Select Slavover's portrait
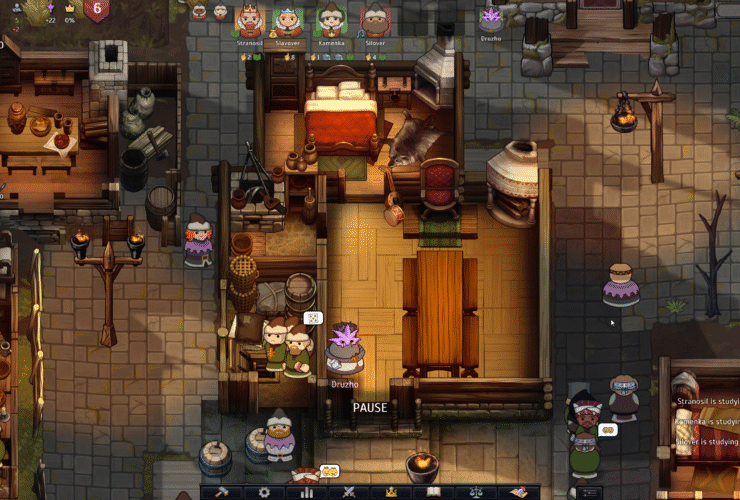This screenshot has width=740, height=500. (x=288, y=20)
